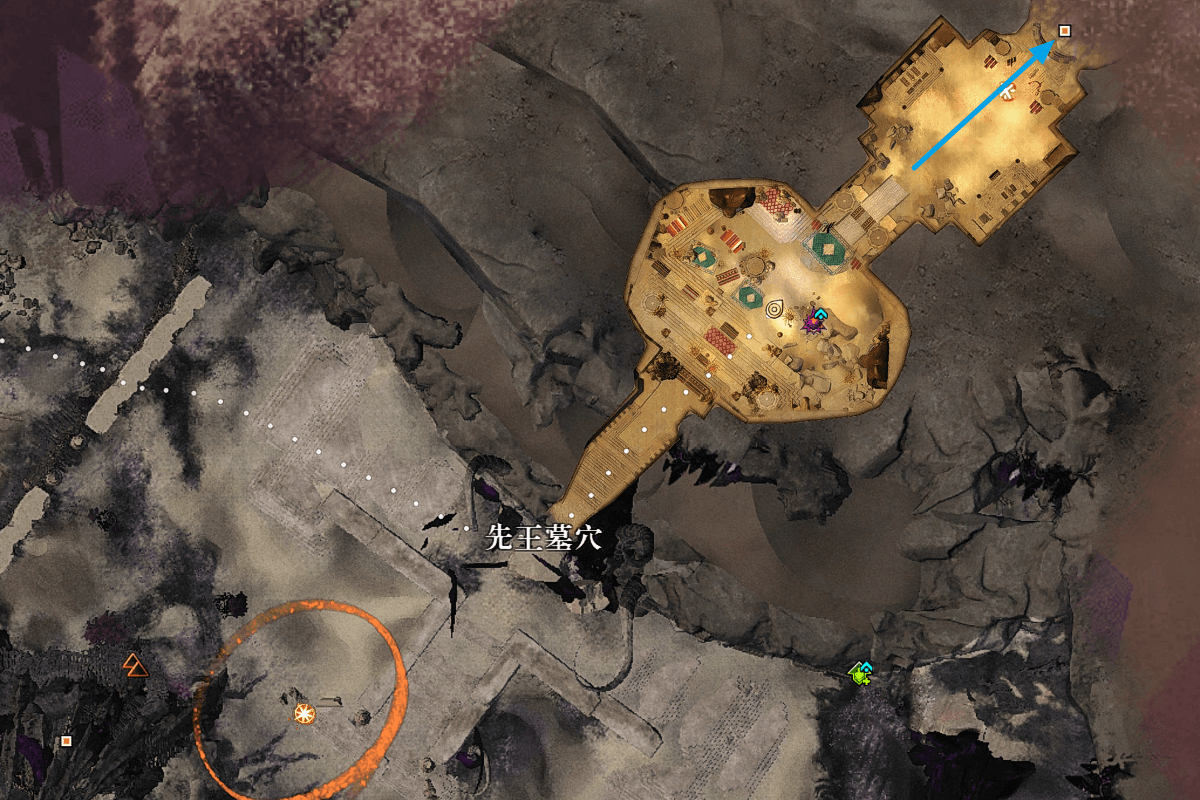The image size is (1200, 800).
Task: Select the green marker with cyan chevron
Action: click(x=860, y=674)
